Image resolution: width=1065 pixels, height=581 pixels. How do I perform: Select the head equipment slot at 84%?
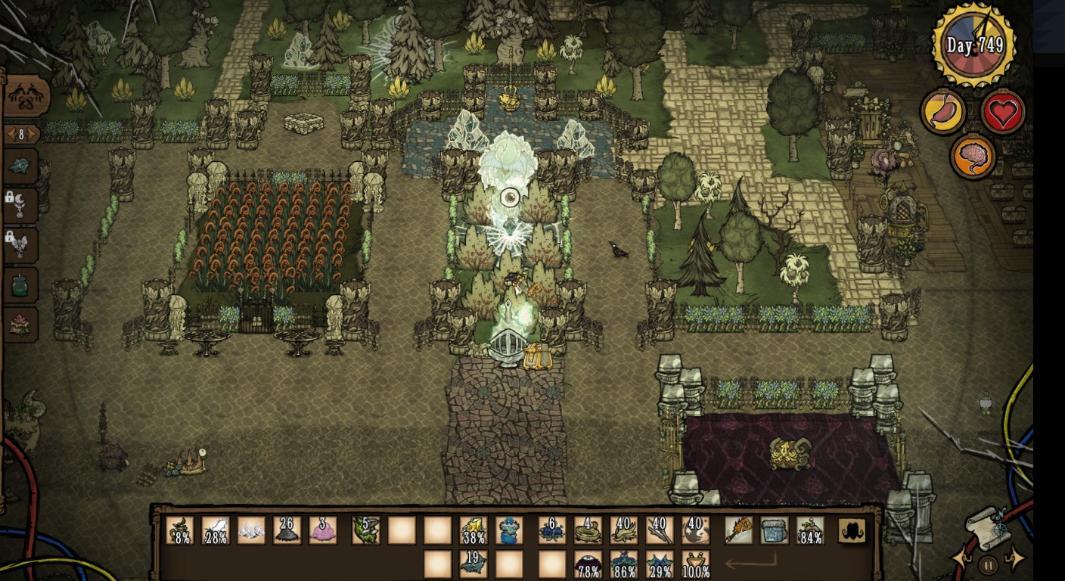pyautogui.click(x=810, y=530)
